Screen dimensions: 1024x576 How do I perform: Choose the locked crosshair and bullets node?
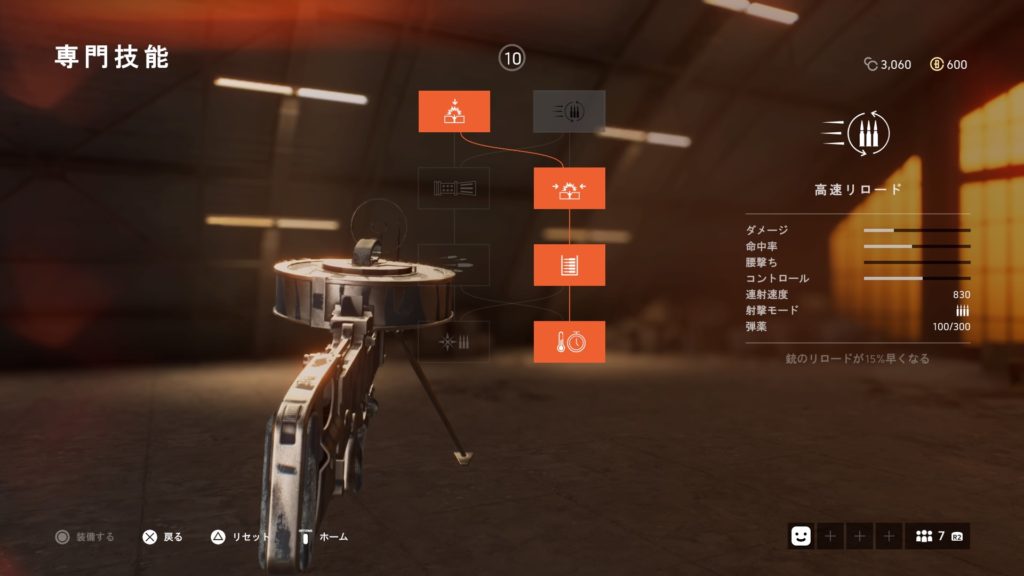[454, 342]
